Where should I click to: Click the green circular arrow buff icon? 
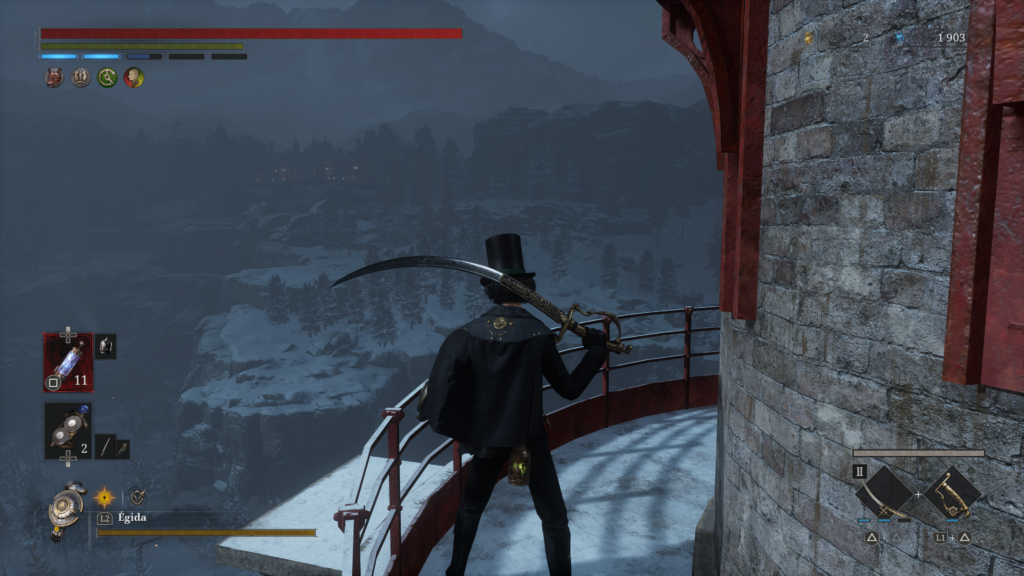[x=107, y=78]
